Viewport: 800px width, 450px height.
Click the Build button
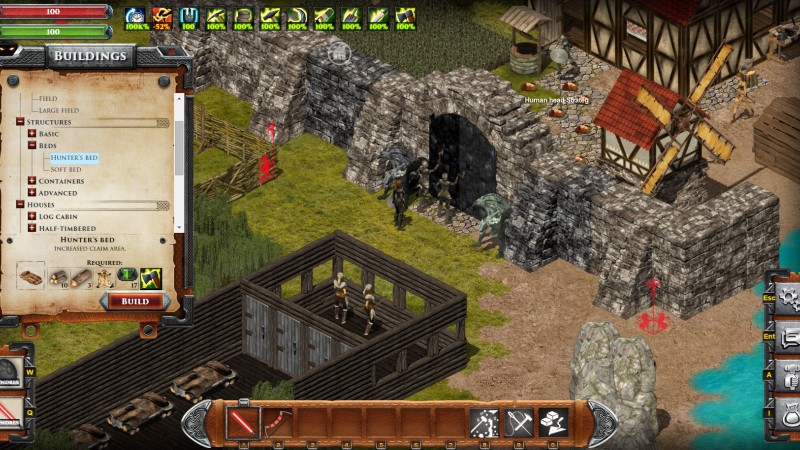tap(135, 301)
